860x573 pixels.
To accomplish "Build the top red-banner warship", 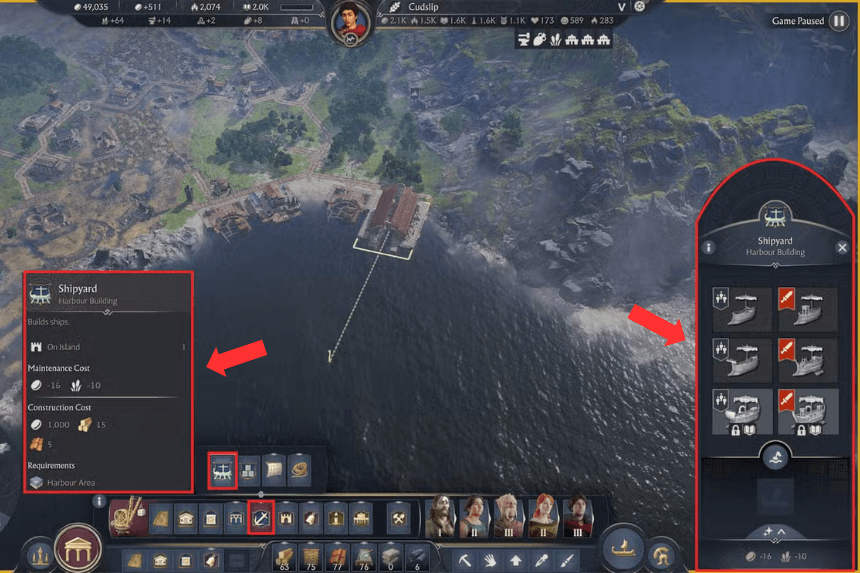I will [808, 309].
